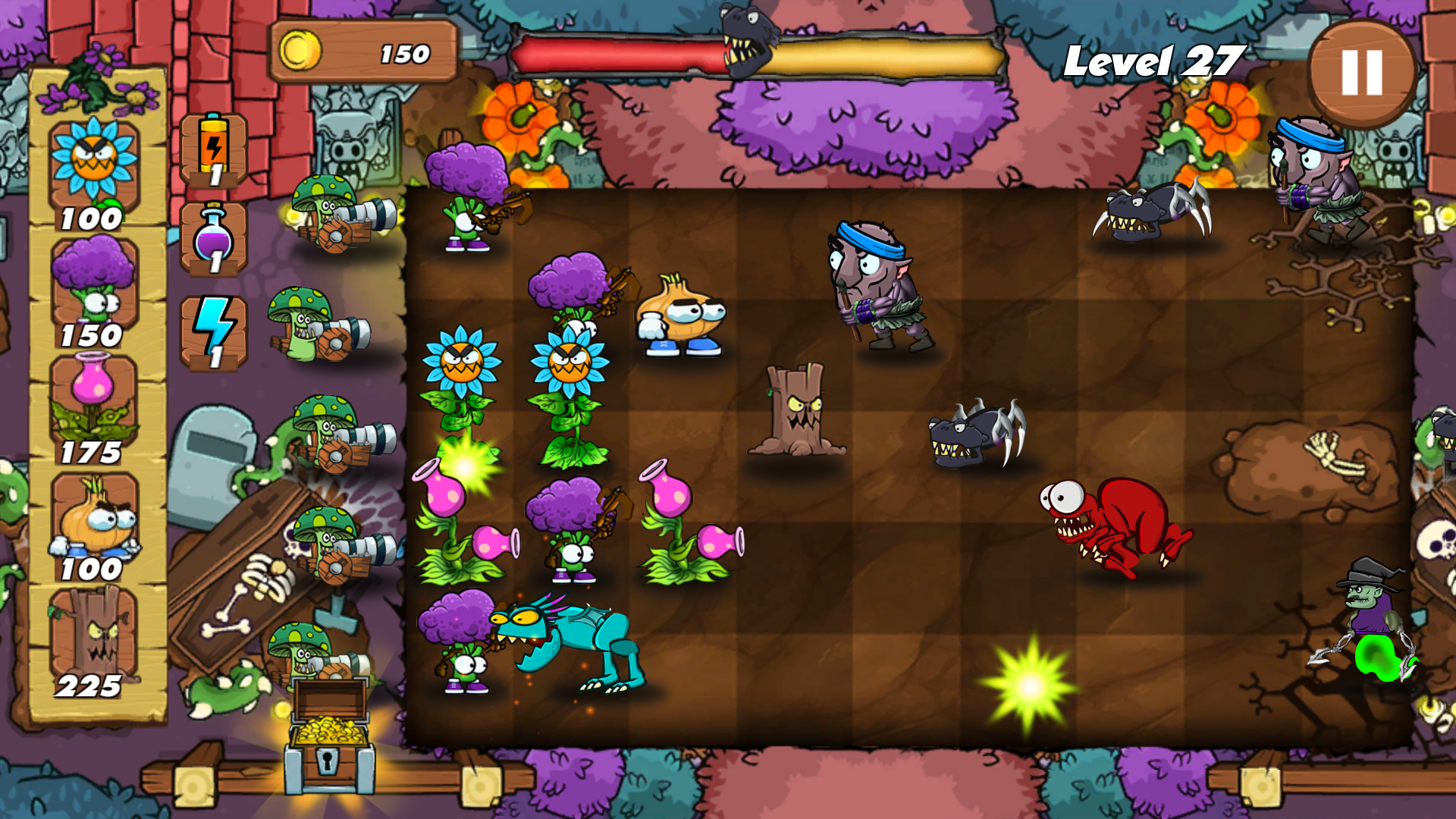Click the onion unit standing on the field

679,311
